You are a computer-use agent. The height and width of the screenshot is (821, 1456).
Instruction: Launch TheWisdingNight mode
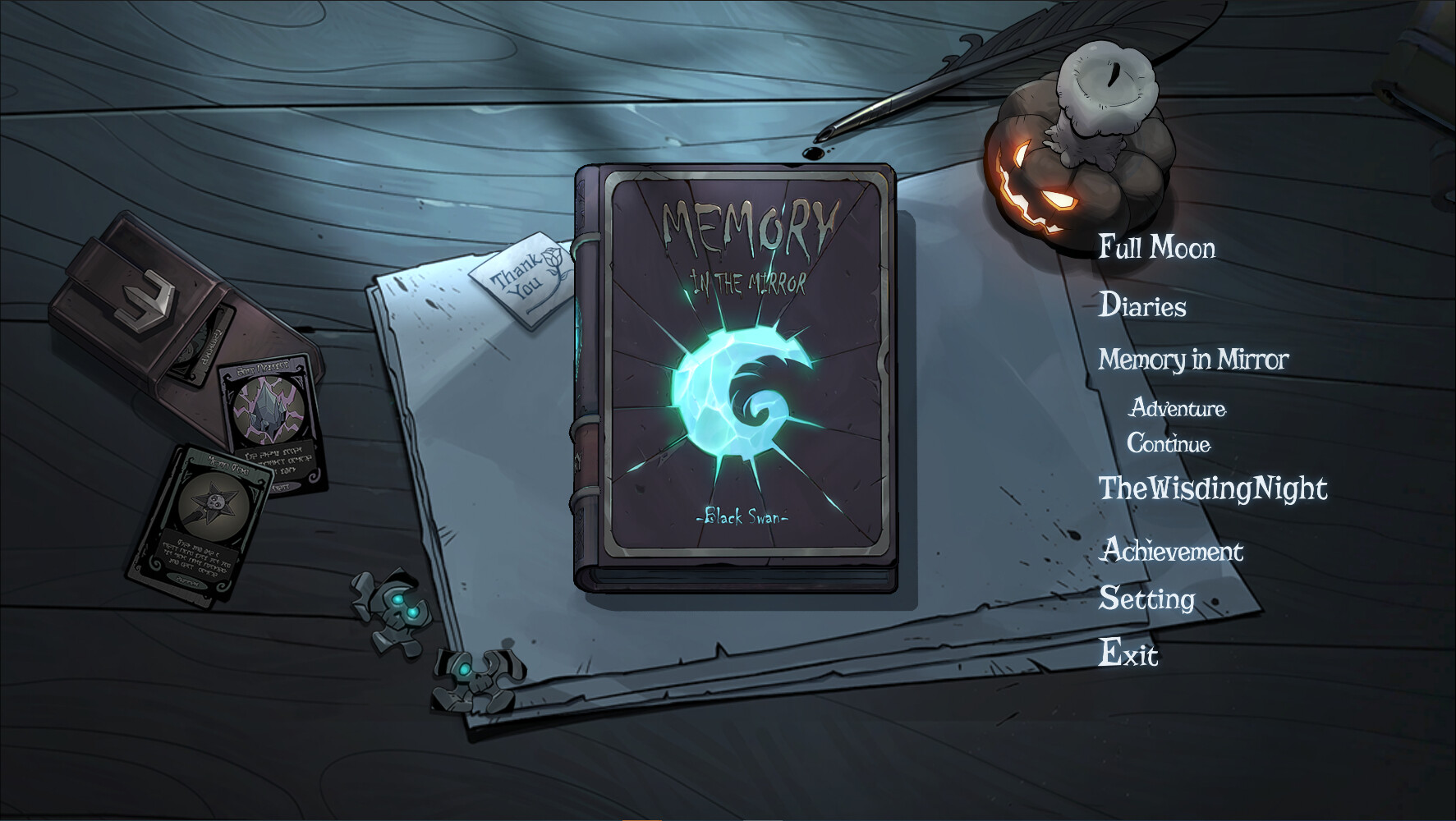click(x=1215, y=488)
